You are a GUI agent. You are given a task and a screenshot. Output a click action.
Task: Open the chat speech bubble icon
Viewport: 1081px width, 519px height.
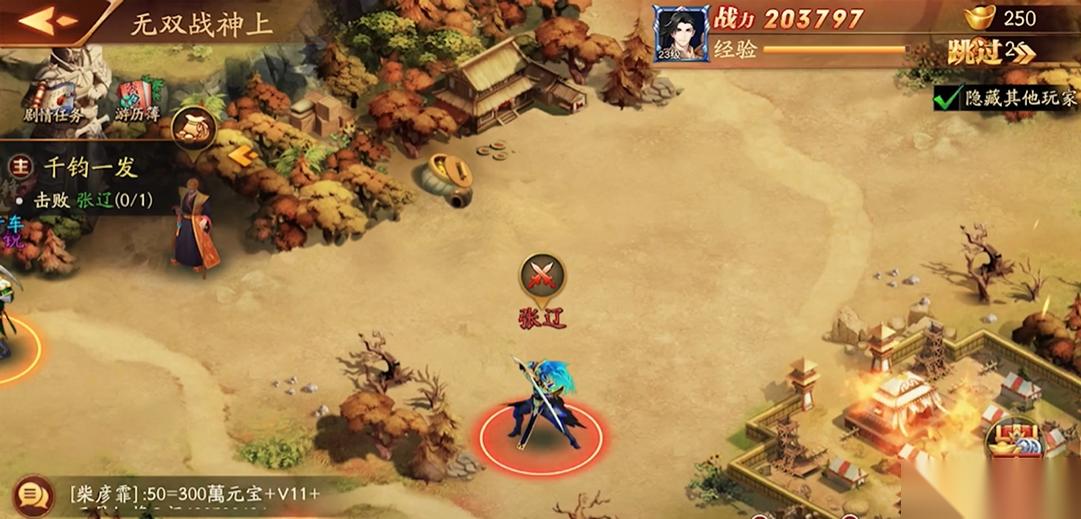(x=33, y=494)
